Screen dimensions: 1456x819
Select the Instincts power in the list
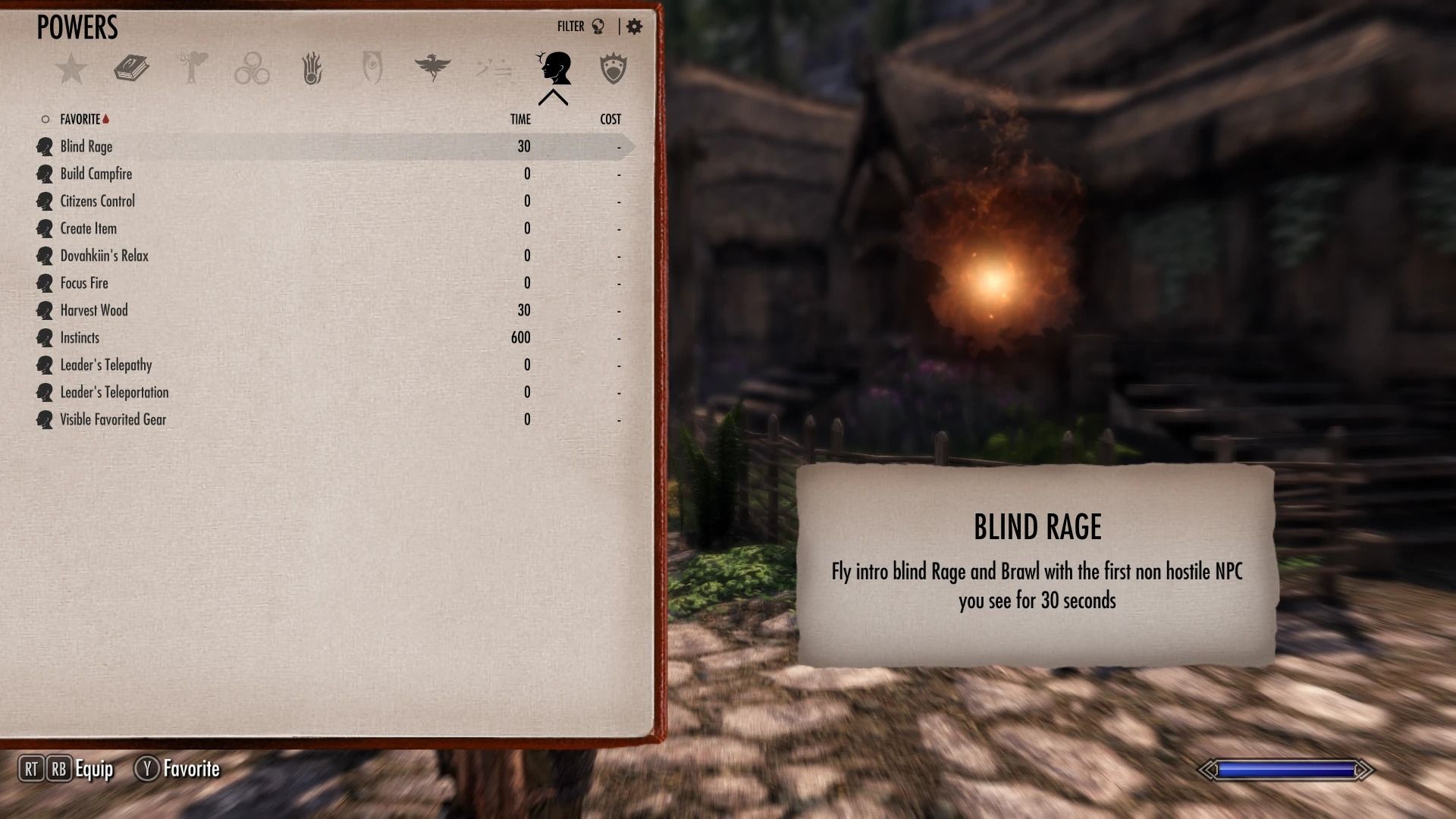79,337
